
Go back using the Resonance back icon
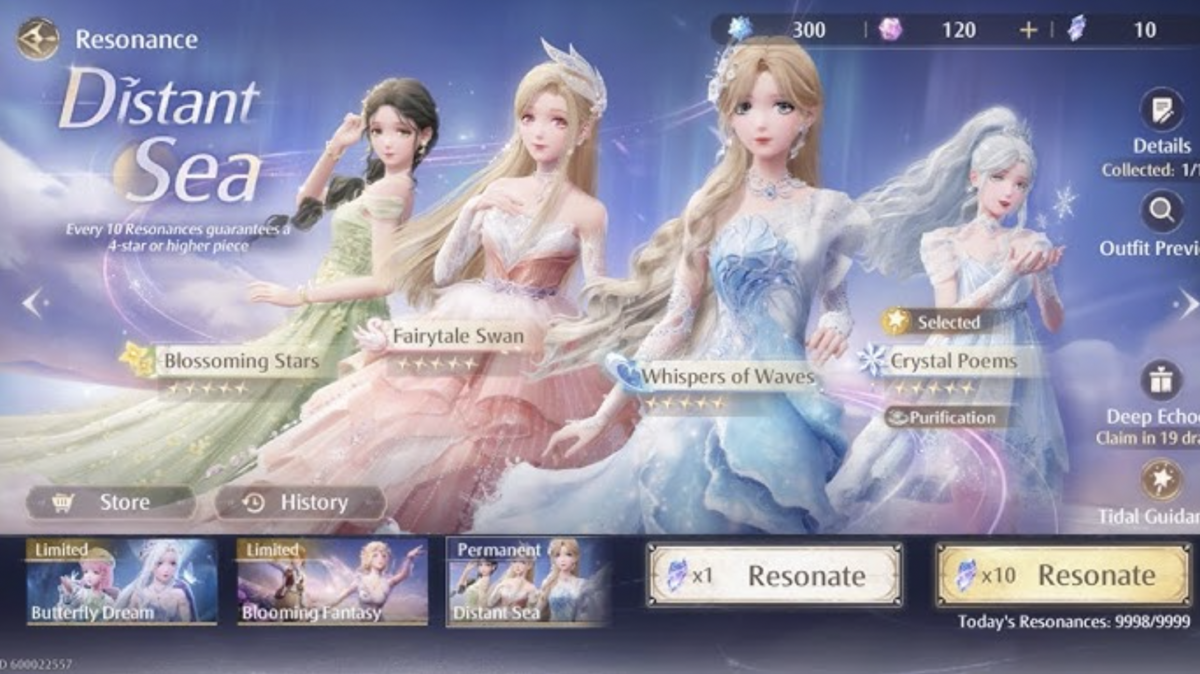click(38, 39)
